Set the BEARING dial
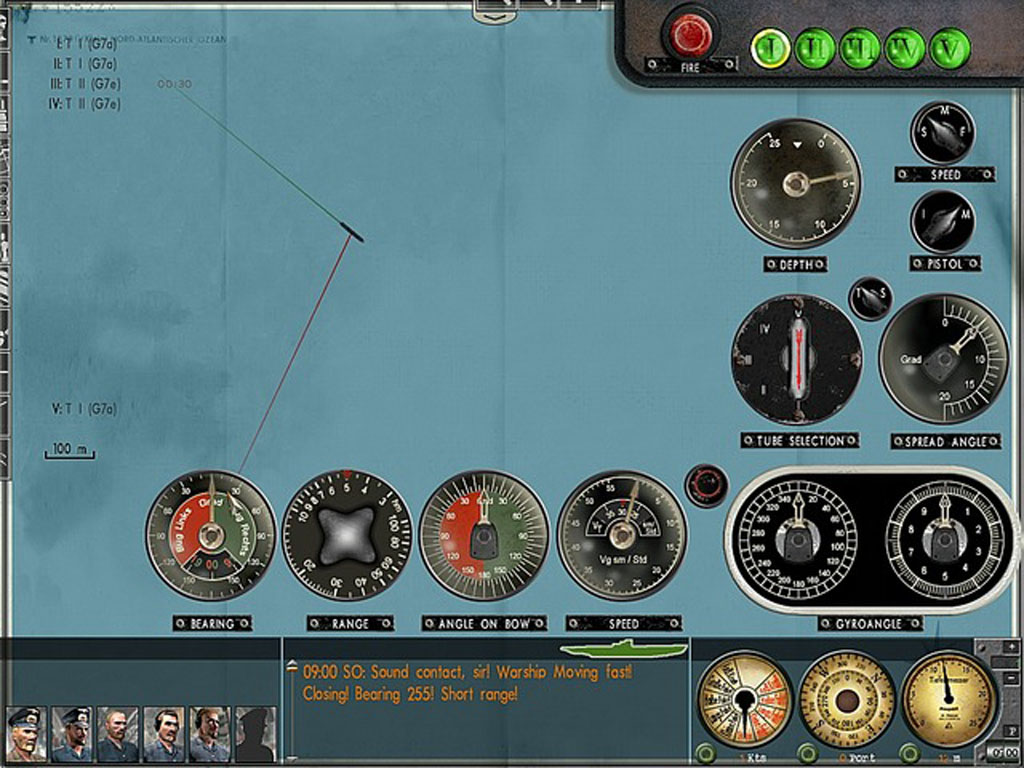The image size is (1024, 768). point(210,536)
